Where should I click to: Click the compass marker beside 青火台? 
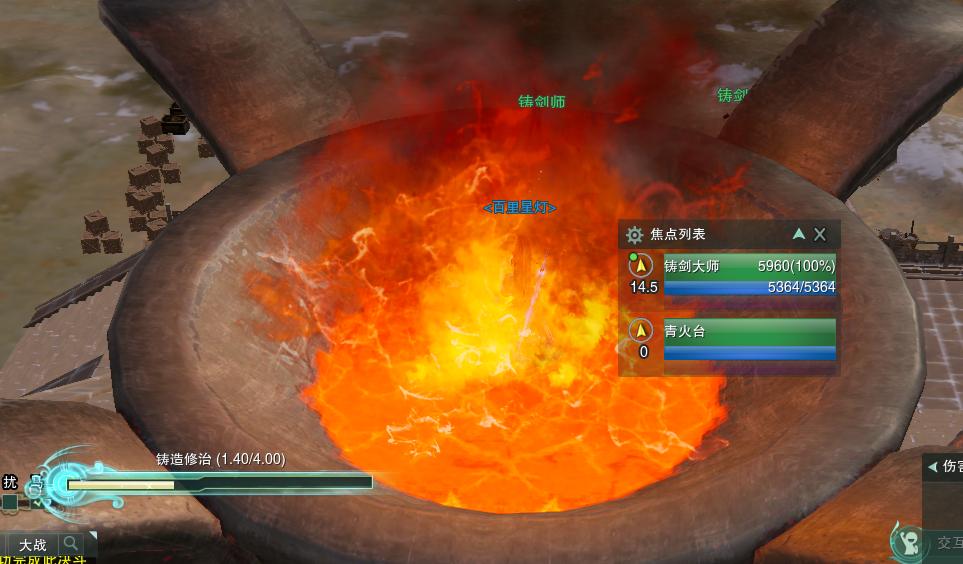(x=642, y=331)
